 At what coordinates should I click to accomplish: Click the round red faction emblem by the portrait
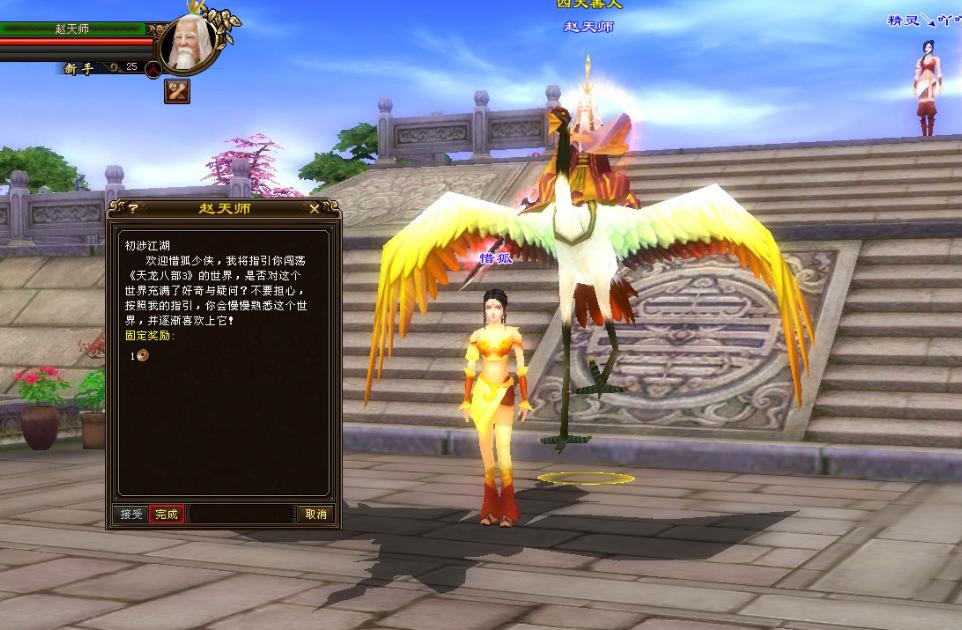coord(153,69)
